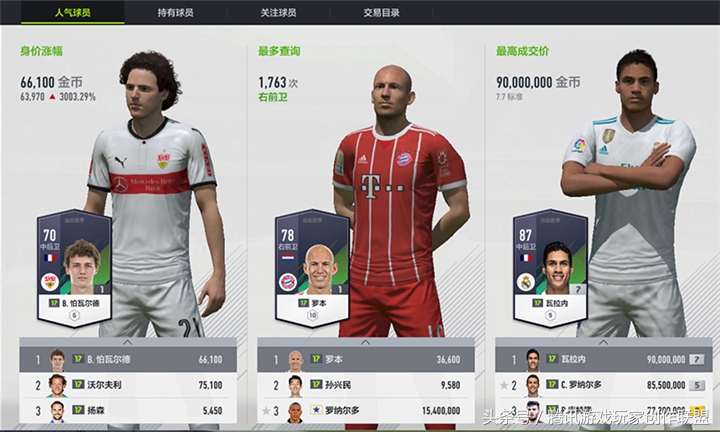Select B. 帕瓦尔德 row priced 66,100
The image size is (720, 432).
128,359
